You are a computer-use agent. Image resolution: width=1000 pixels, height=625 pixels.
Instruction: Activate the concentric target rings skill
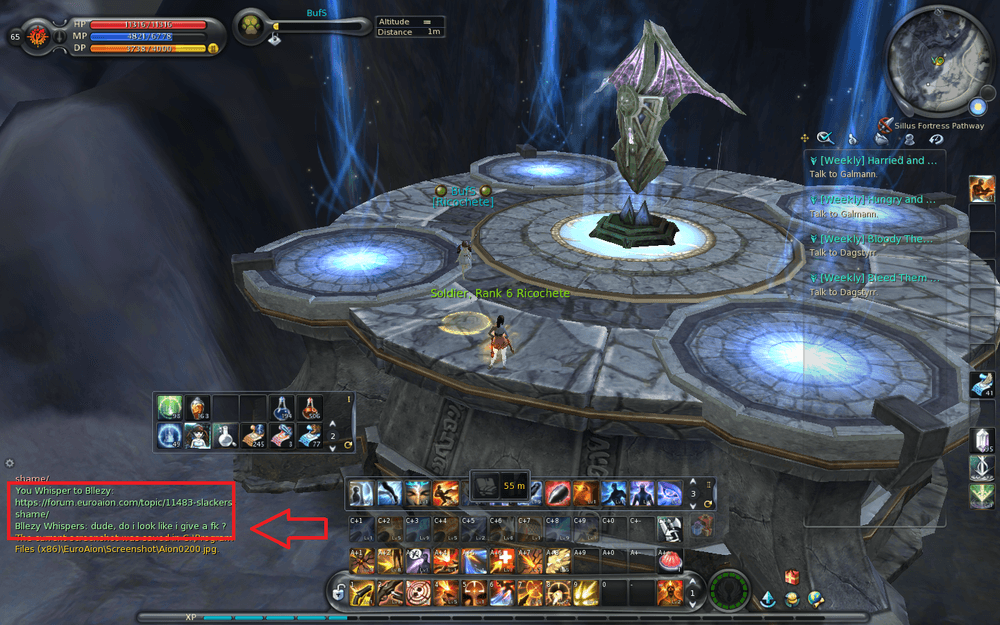click(x=417, y=593)
